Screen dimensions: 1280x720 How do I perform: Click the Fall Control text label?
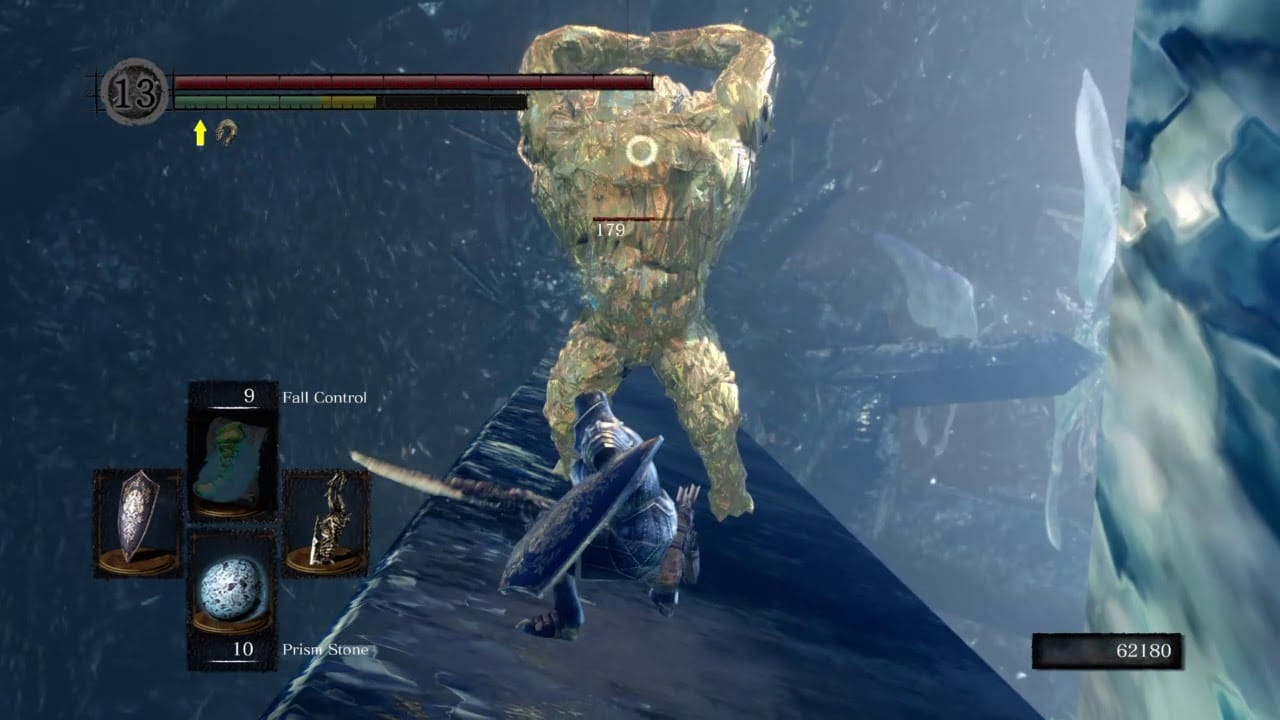point(326,397)
